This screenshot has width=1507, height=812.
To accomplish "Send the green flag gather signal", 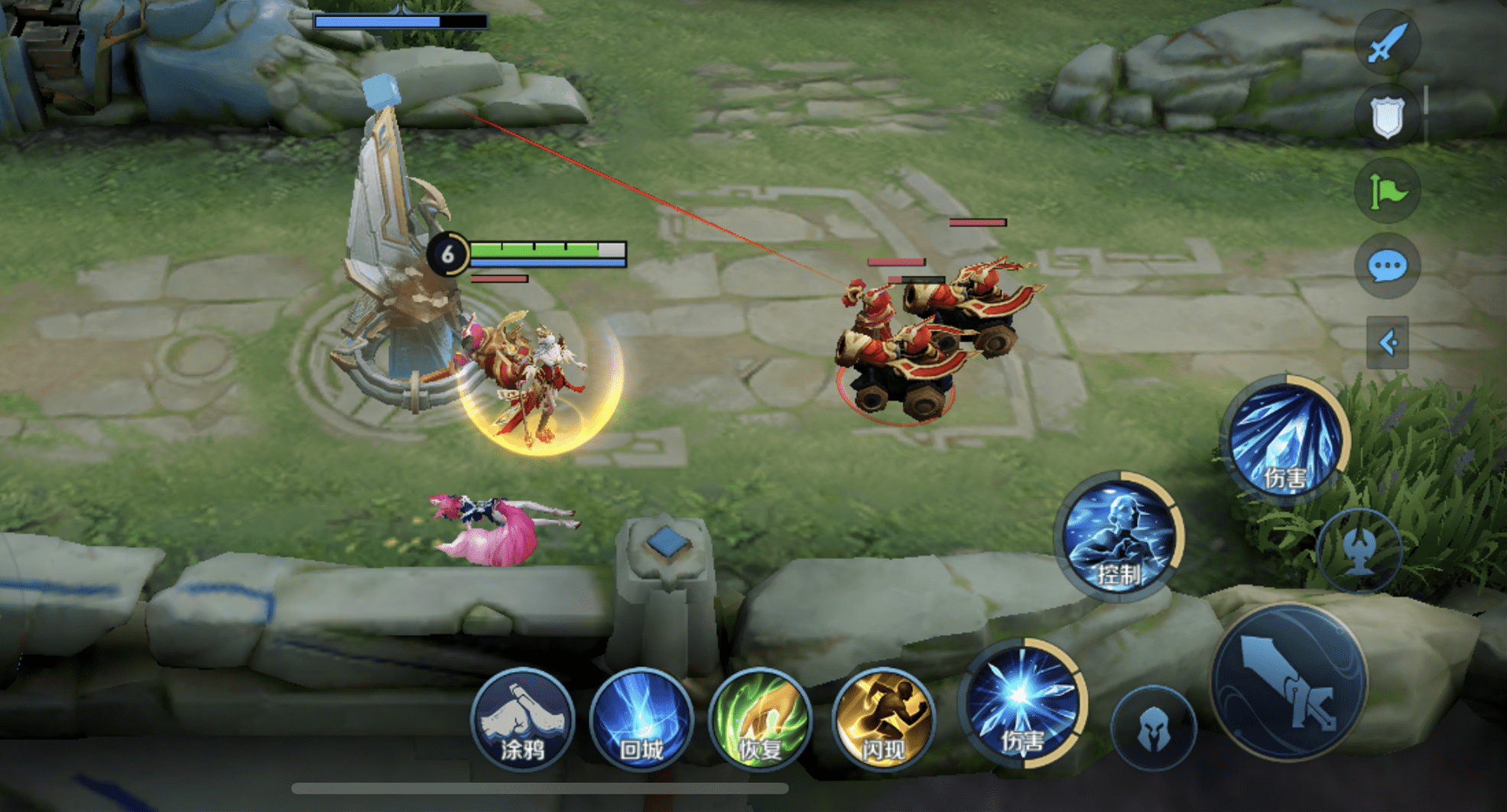I will [x=1387, y=190].
